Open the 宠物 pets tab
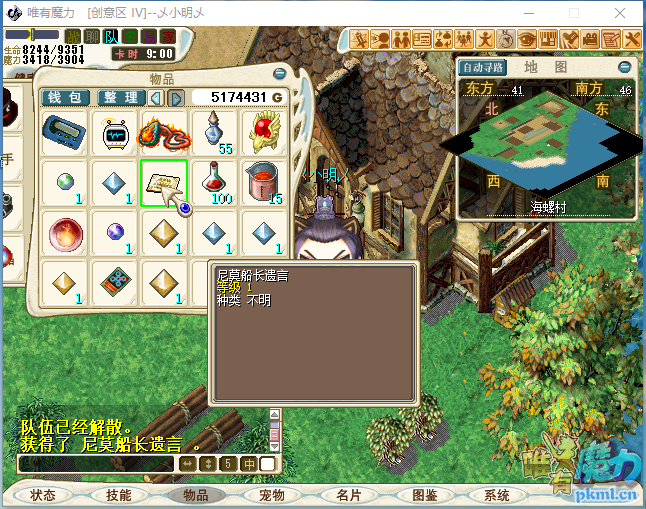This screenshot has width=646, height=509. [x=271, y=495]
